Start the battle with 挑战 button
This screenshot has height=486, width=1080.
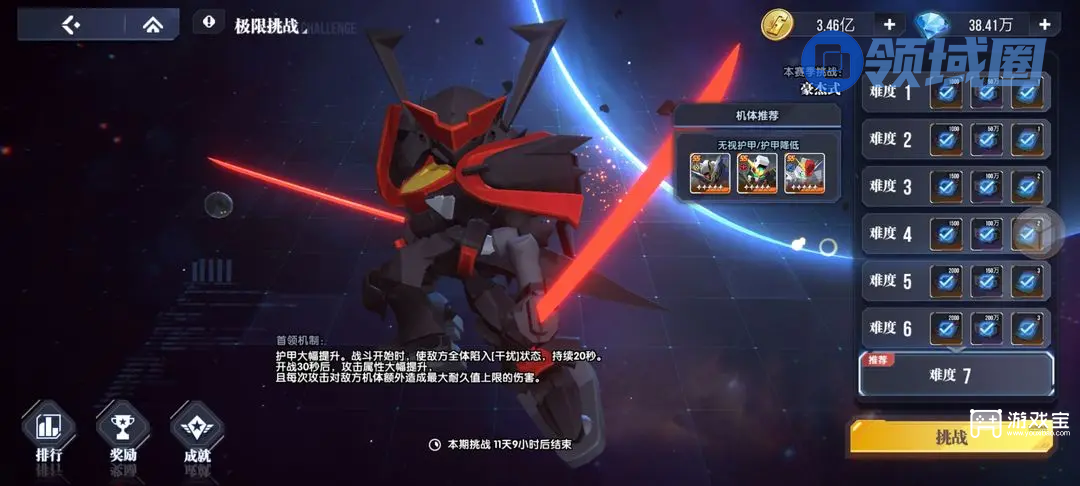pos(951,439)
